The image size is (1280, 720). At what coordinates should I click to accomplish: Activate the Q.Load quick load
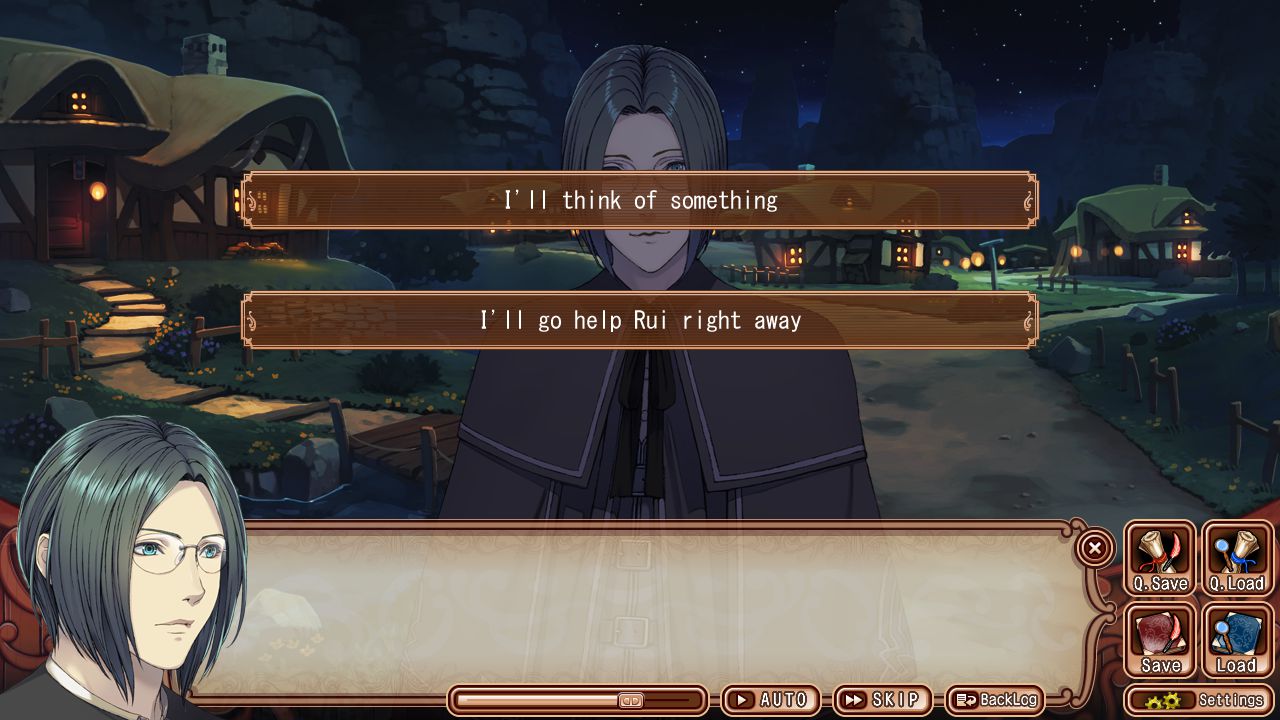(1237, 559)
